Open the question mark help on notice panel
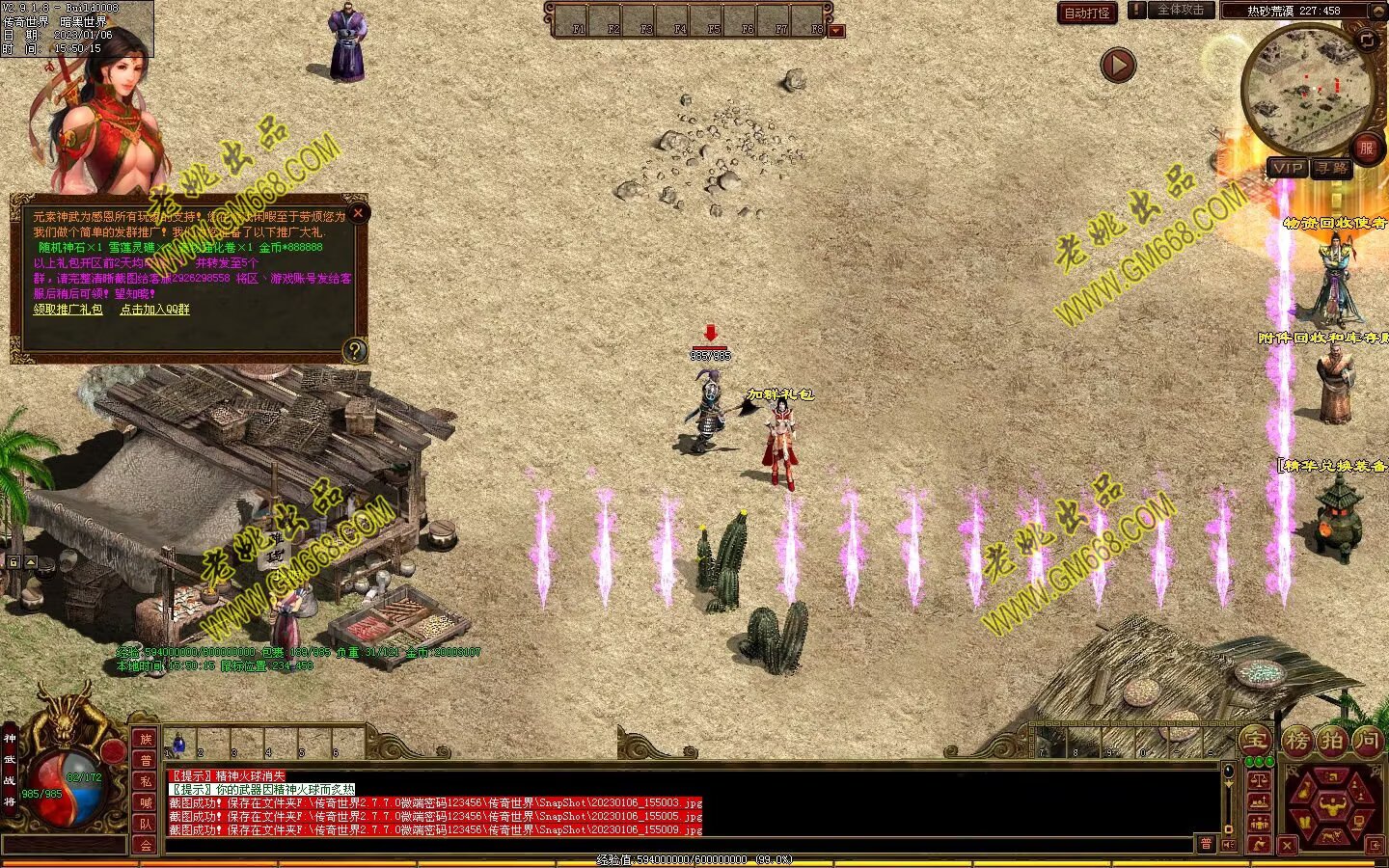The image size is (1389, 868). point(355,349)
